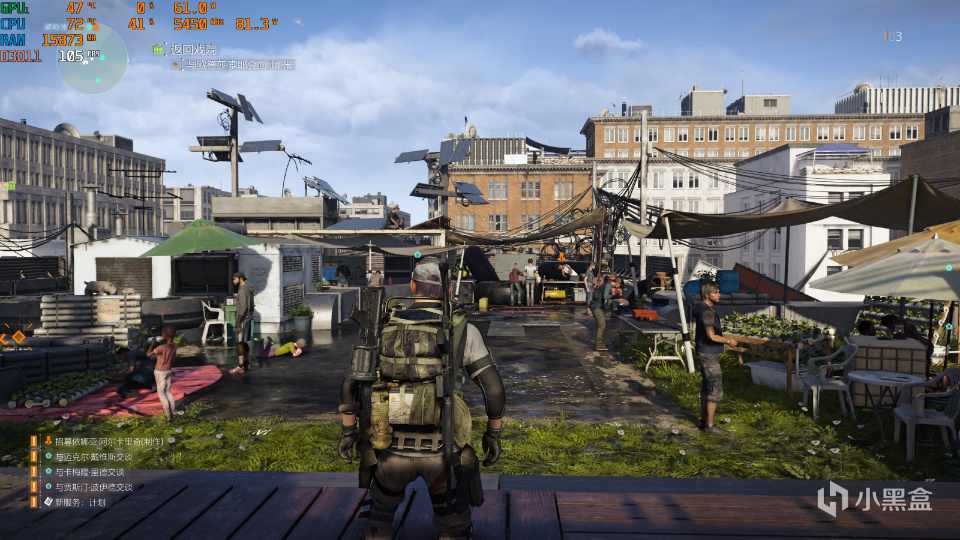Open the circular minimap
Viewport: 960px width, 540px height.
click(91, 58)
